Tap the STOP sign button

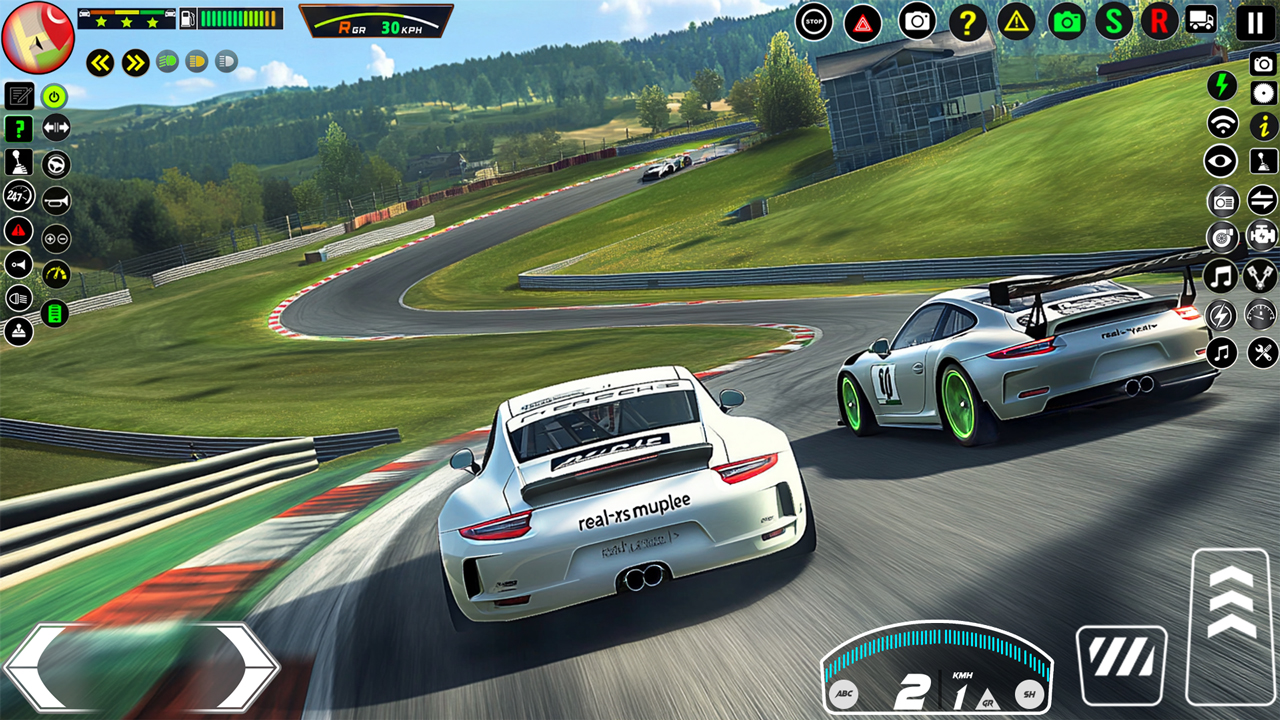pos(814,21)
